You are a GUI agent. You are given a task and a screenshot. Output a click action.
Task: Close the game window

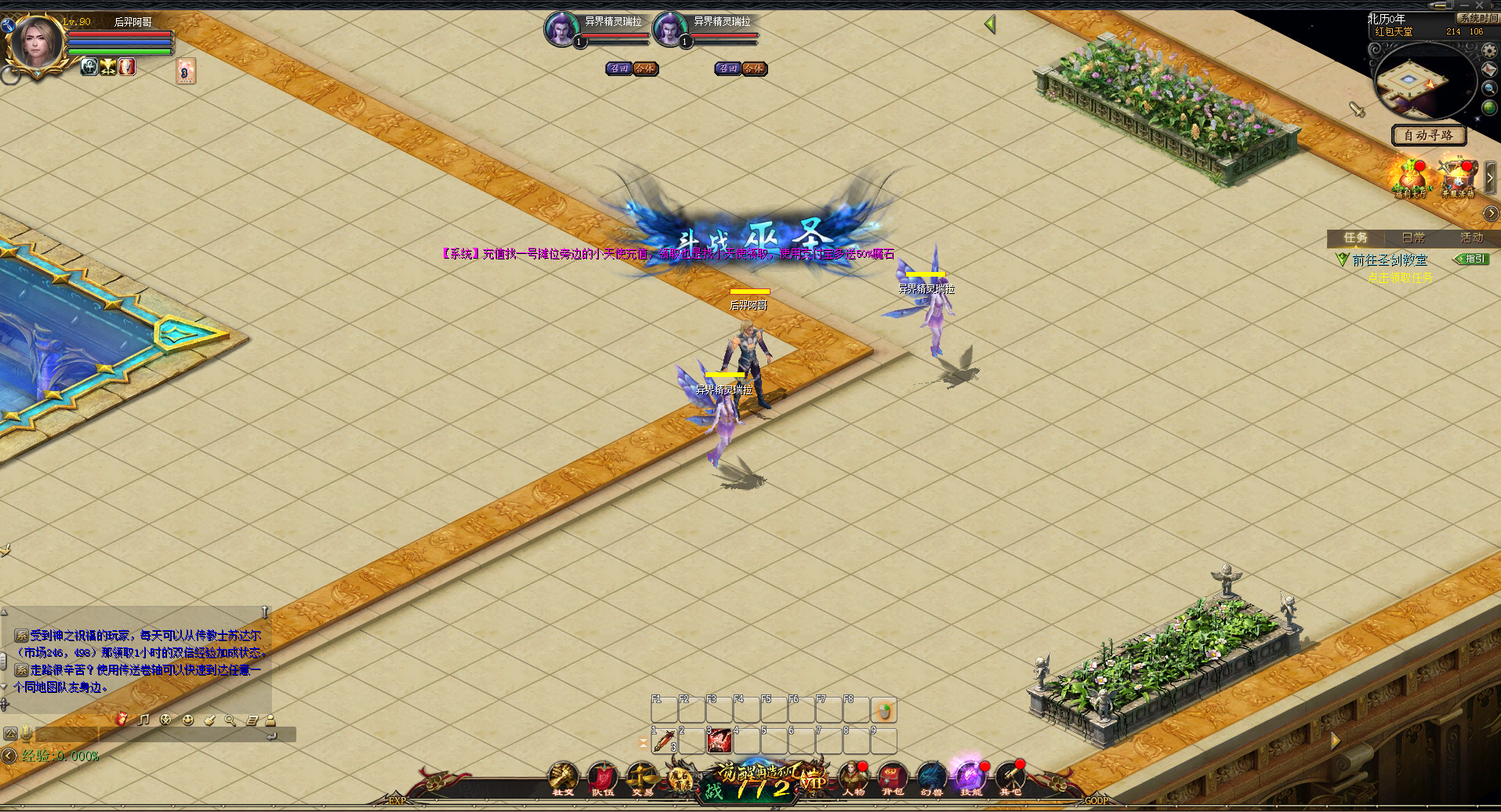click(x=1480, y=5)
